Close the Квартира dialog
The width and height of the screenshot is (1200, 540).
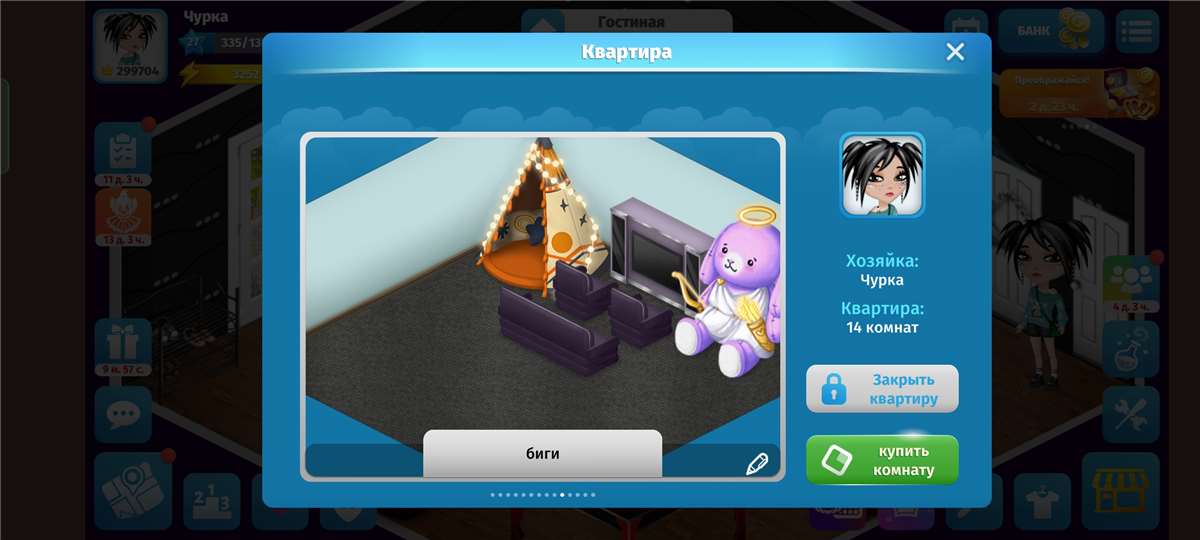pyautogui.click(x=955, y=52)
